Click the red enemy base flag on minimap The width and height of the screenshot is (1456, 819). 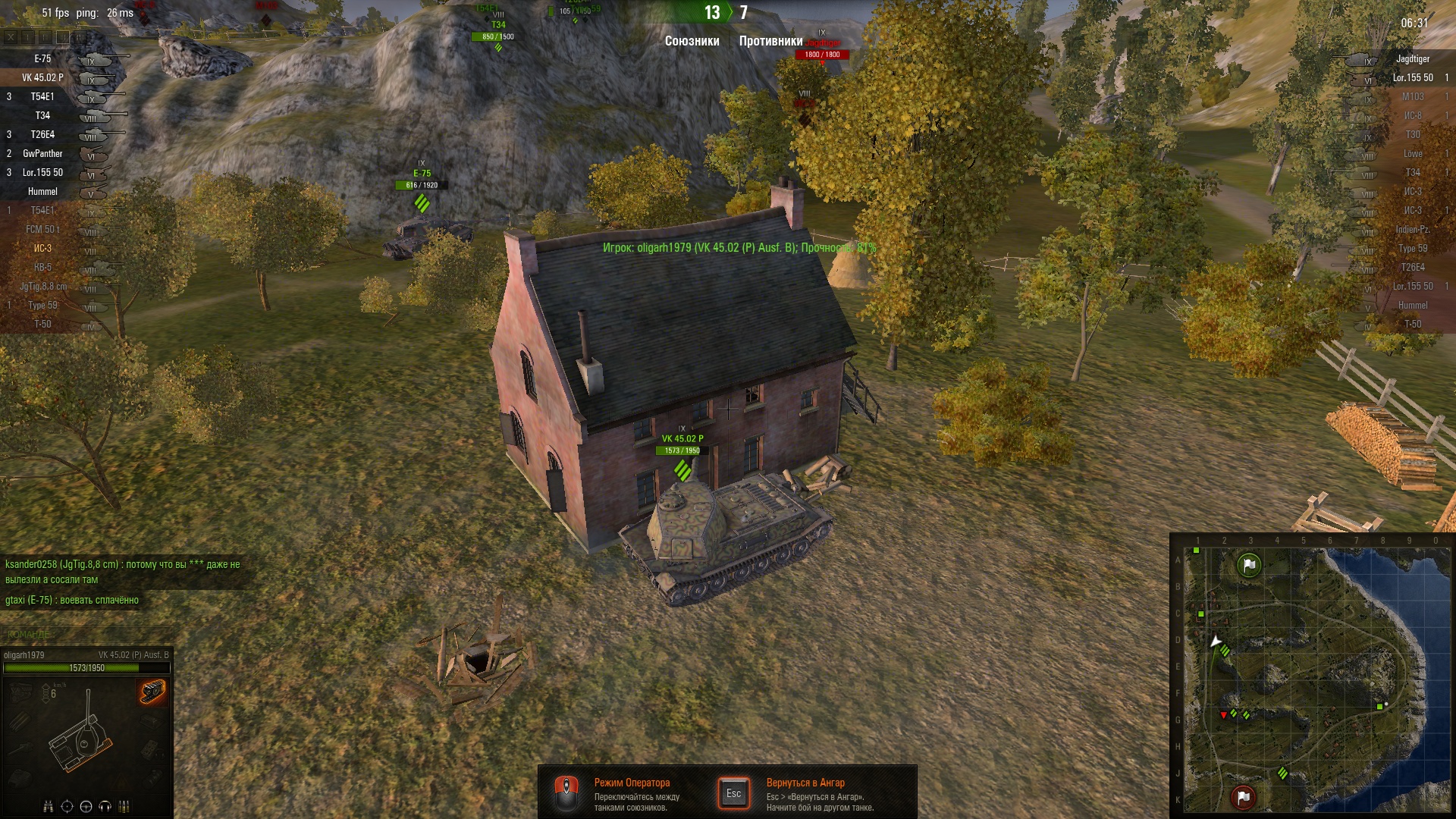pyautogui.click(x=1243, y=797)
